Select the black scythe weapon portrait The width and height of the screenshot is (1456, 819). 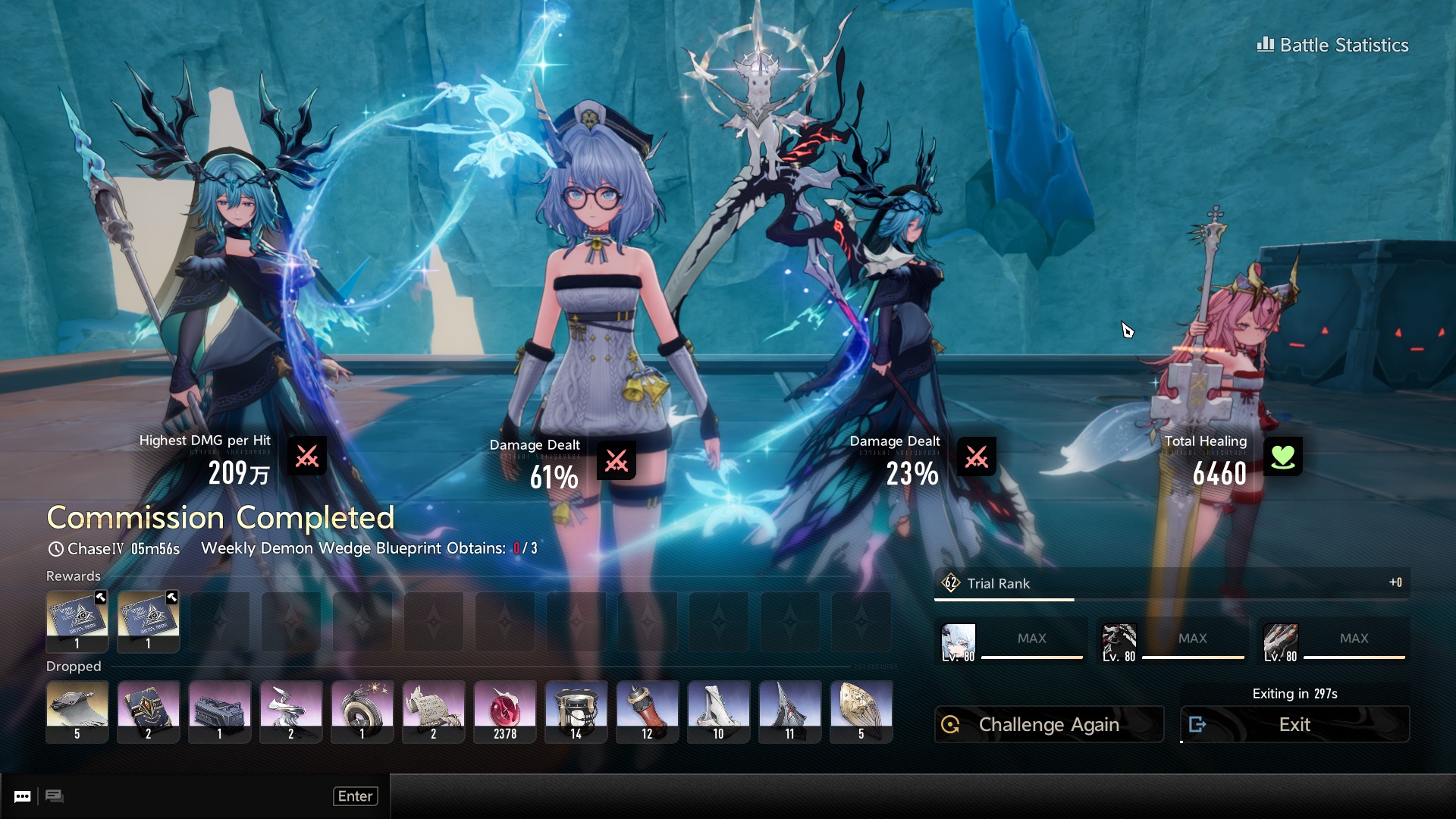click(x=1119, y=643)
